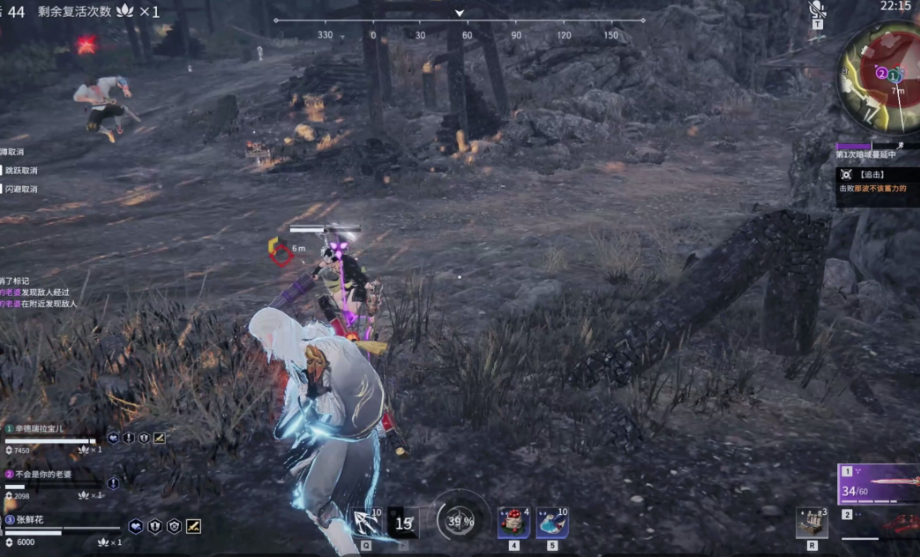This screenshot has height=557, width=920.
Task: Toggle the muted microphone icon
Action: pos(817,11)
